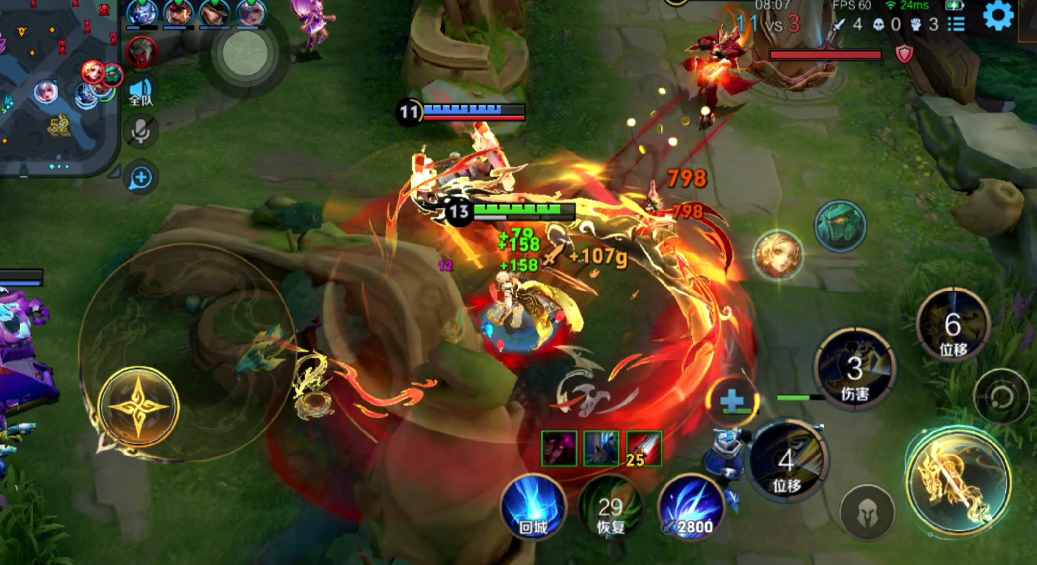Show the scoreboard list icon
This screenshot has width=1037, height=565.
click(x=957, y=23)
